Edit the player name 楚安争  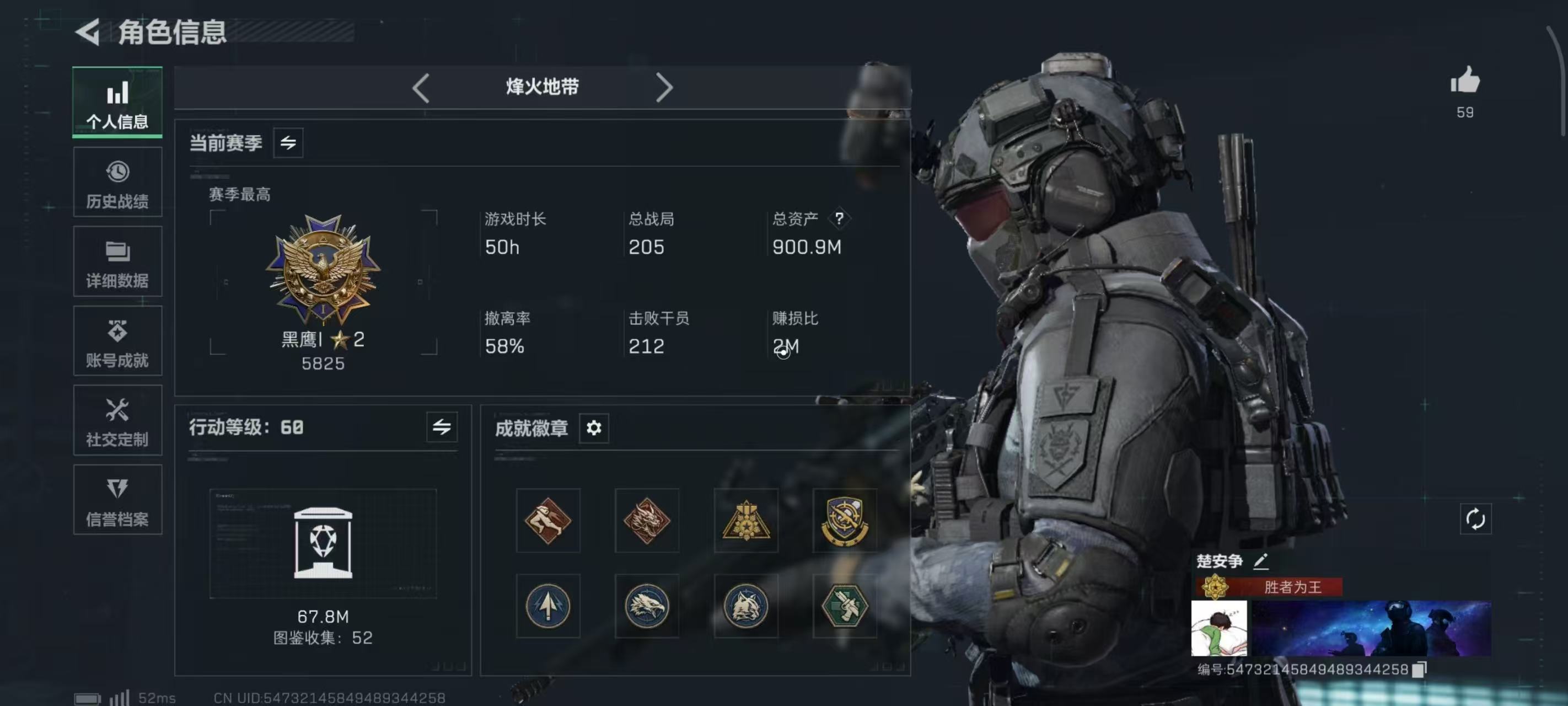tap(1260, 561)
